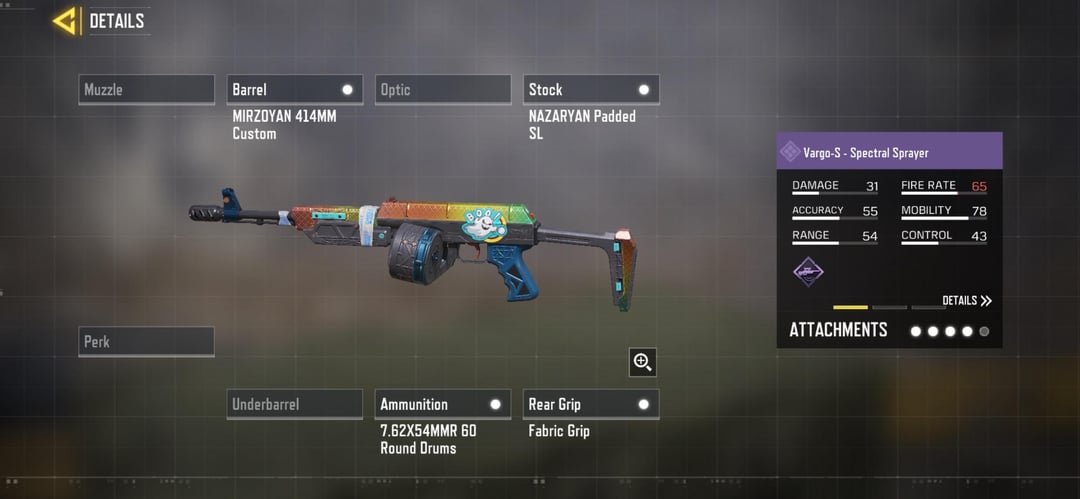The height and width of the screenshot is (499, 1080).
Task: Click the magnifying glass zoom icon
Action: [x=642, y=362]
